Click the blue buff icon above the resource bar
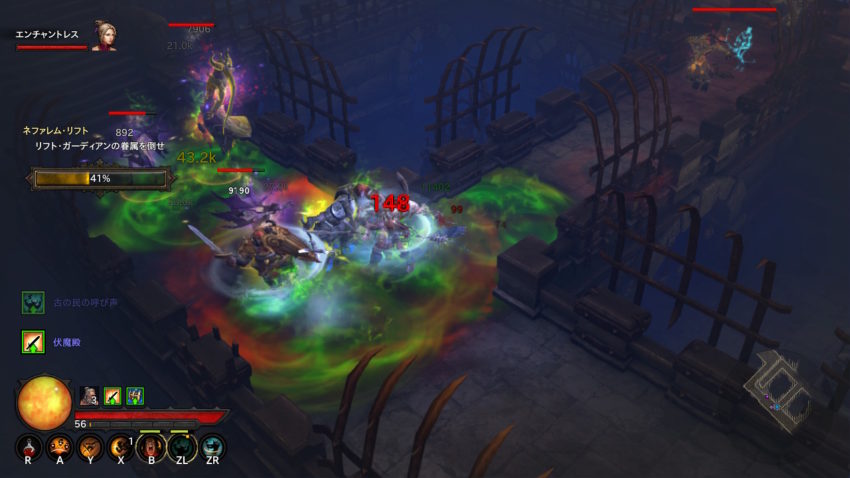Viewport: 850px width, 478px height. tap(135, 396)
